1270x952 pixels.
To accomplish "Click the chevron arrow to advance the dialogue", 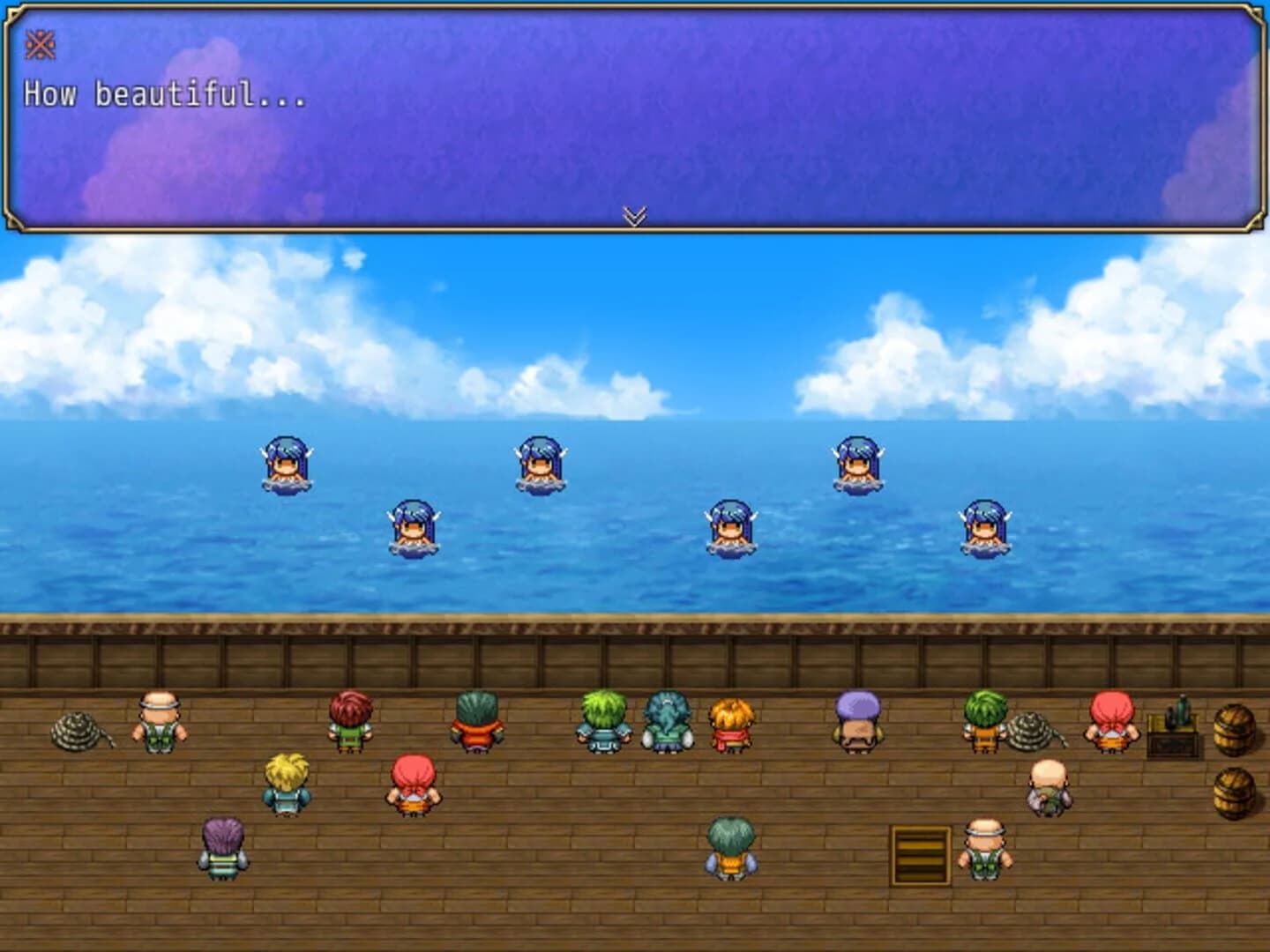I will [635, 216].
